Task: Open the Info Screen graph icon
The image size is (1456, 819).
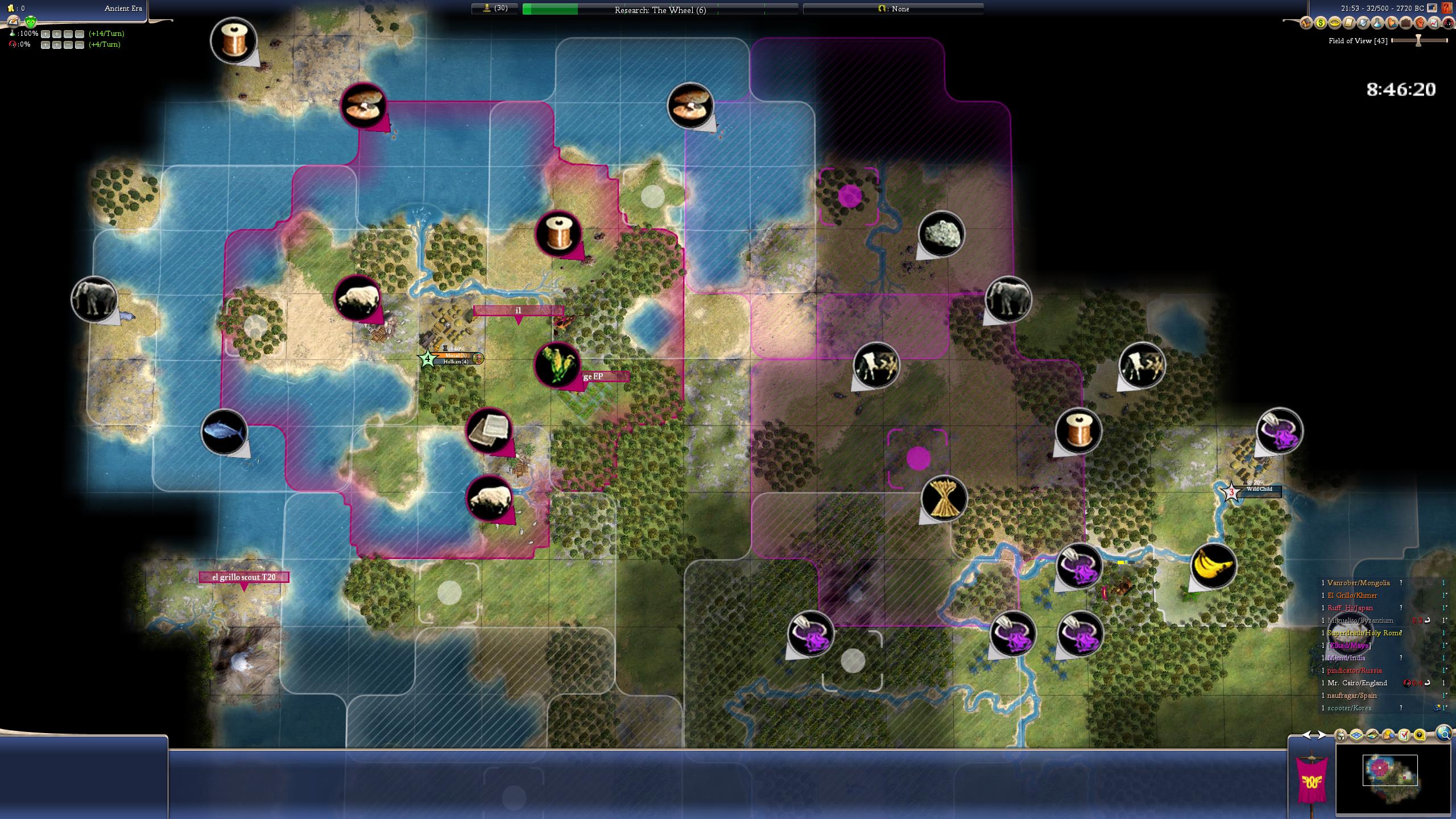Action: (x=1434, y=23)
